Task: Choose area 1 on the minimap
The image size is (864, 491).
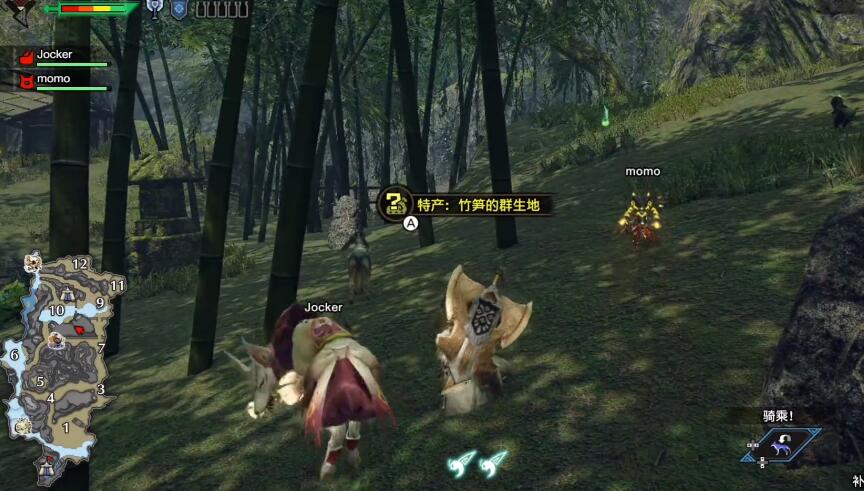Action: (66, 428)
